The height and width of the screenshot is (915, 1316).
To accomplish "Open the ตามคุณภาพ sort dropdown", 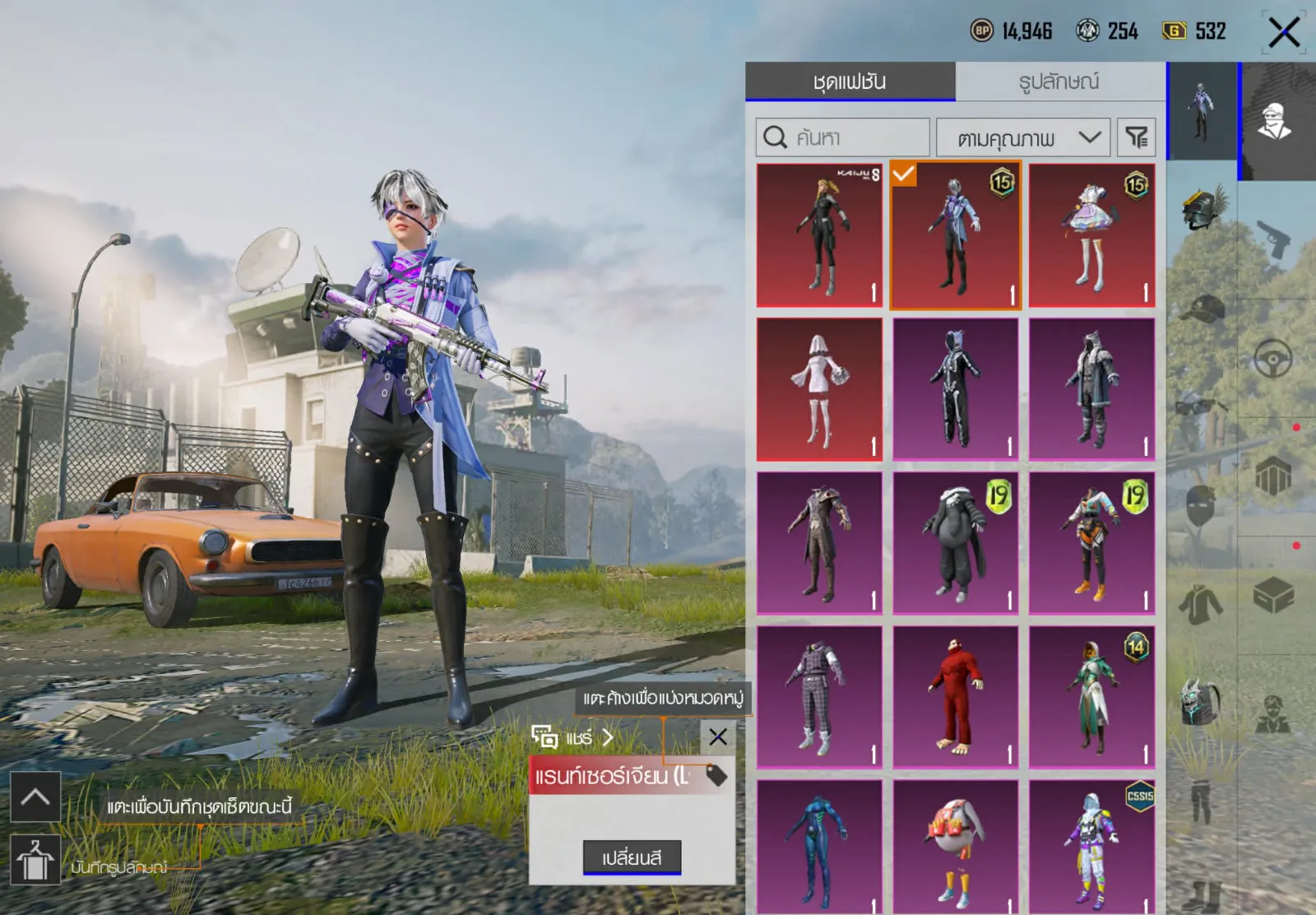I will (1023, 137).
